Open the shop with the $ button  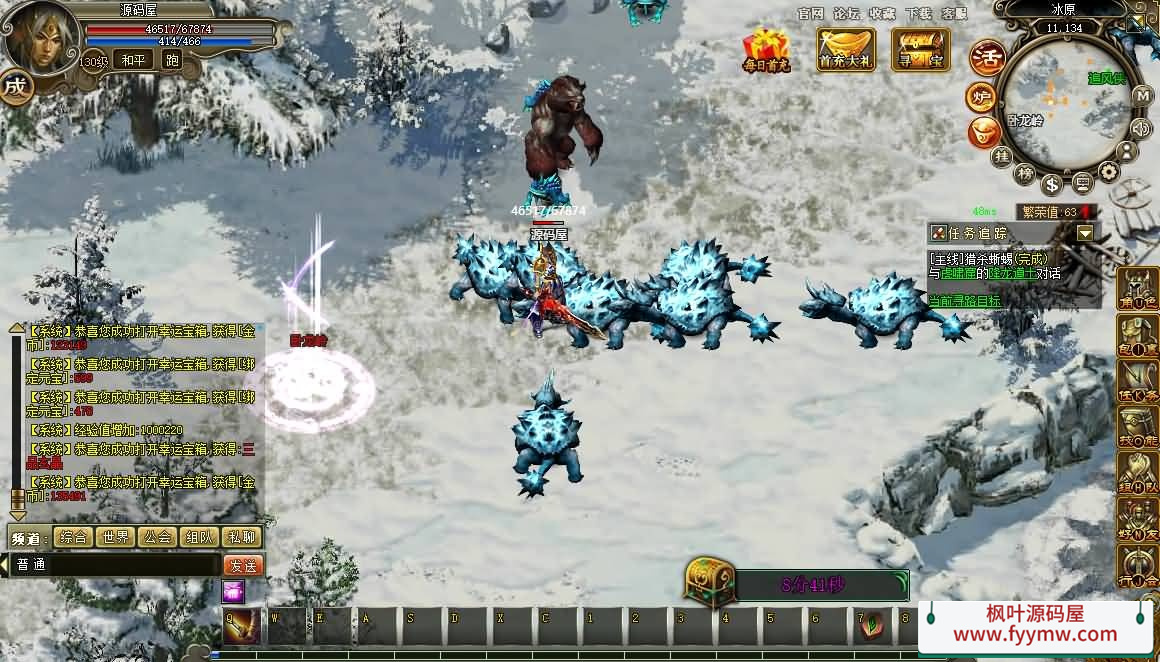coord(1051,184)
